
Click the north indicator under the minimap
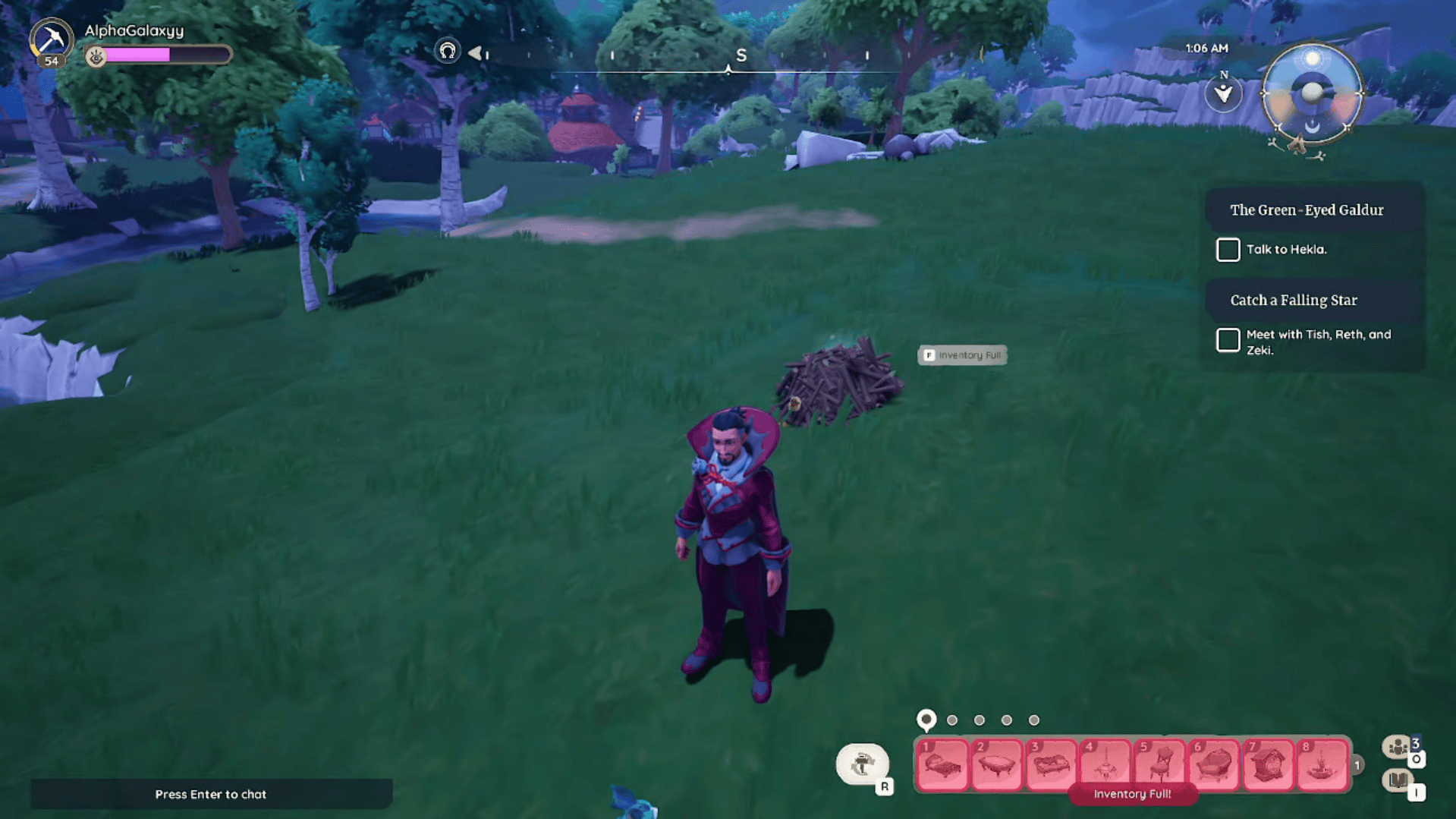(x=1223, y=93)
